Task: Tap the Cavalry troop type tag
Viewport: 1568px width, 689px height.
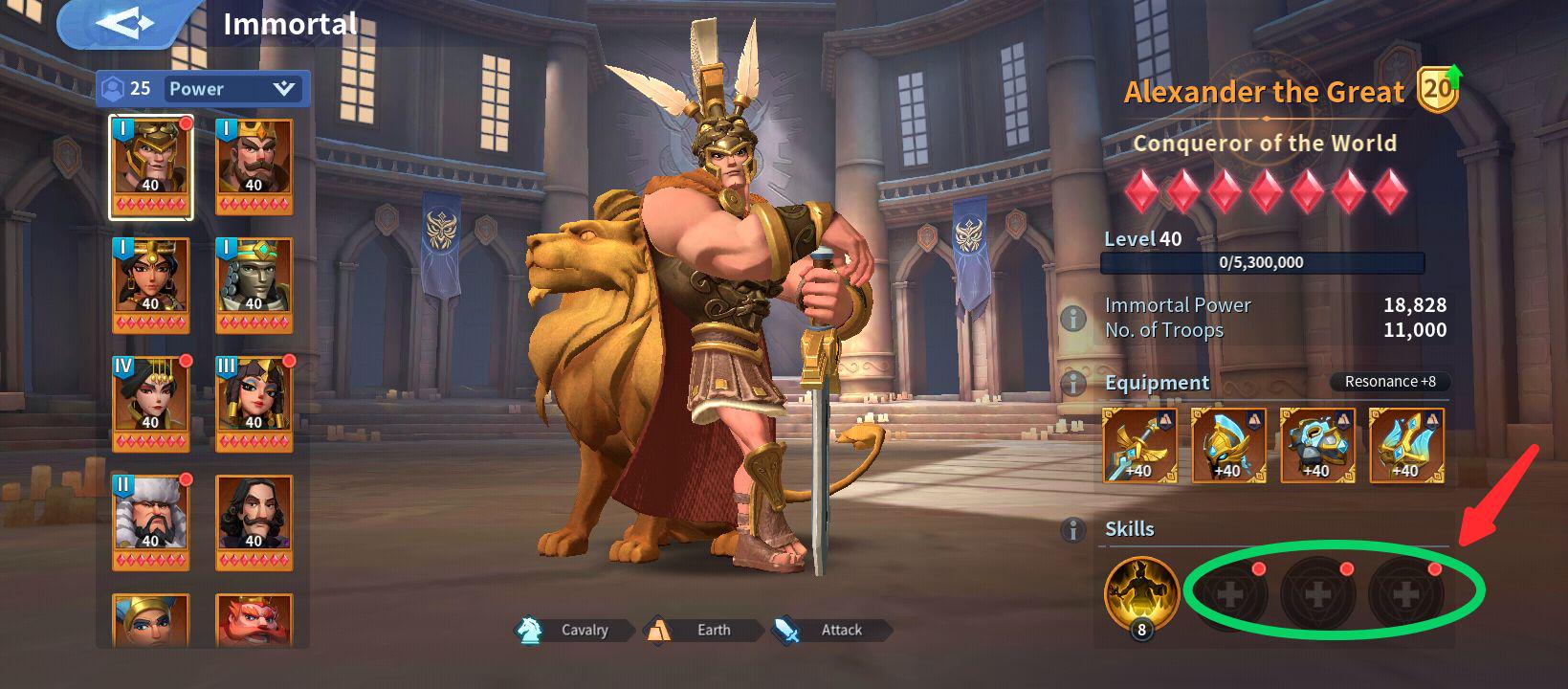Action: (574, 630)
